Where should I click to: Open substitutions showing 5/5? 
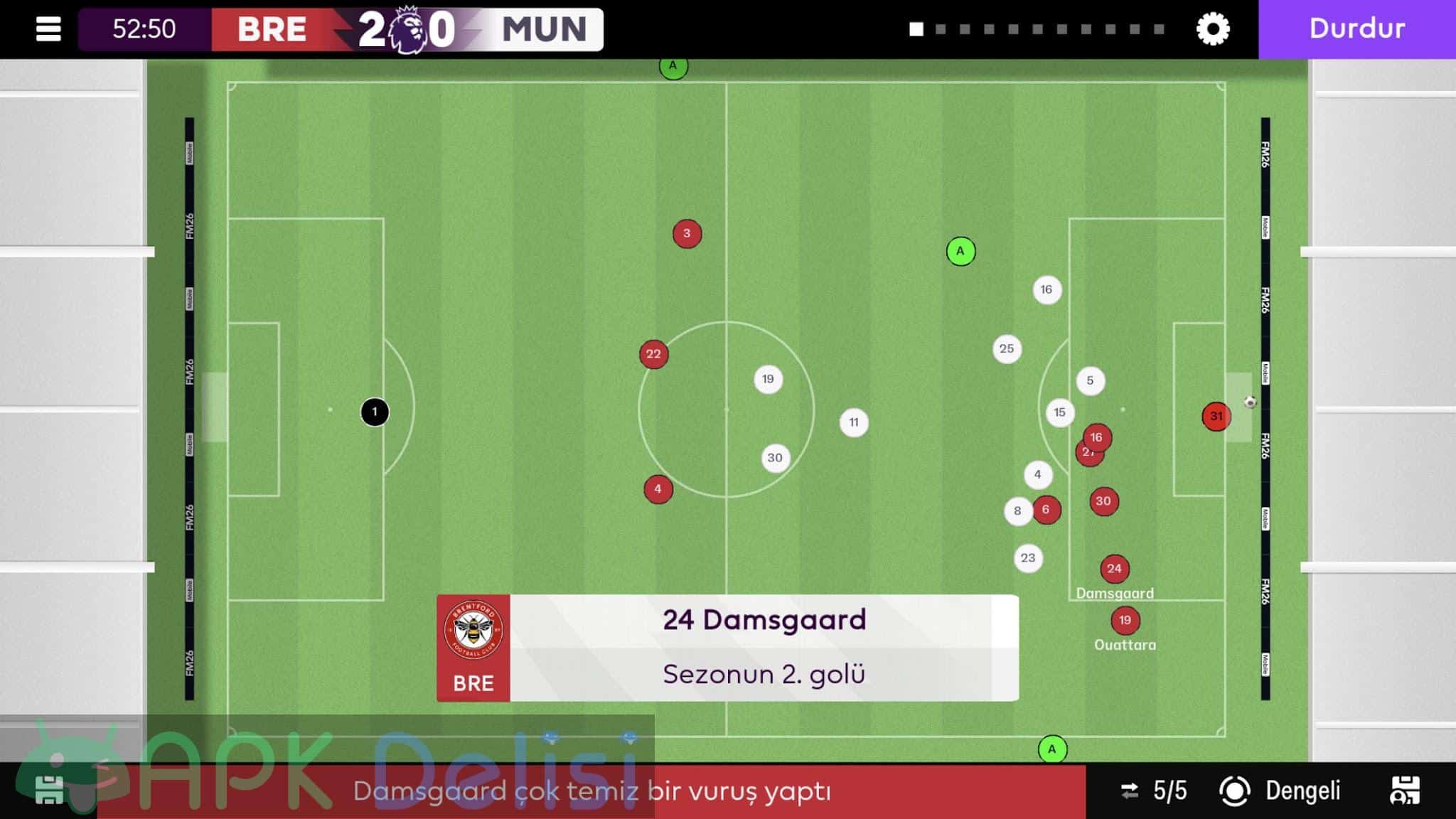(1155, 791)
